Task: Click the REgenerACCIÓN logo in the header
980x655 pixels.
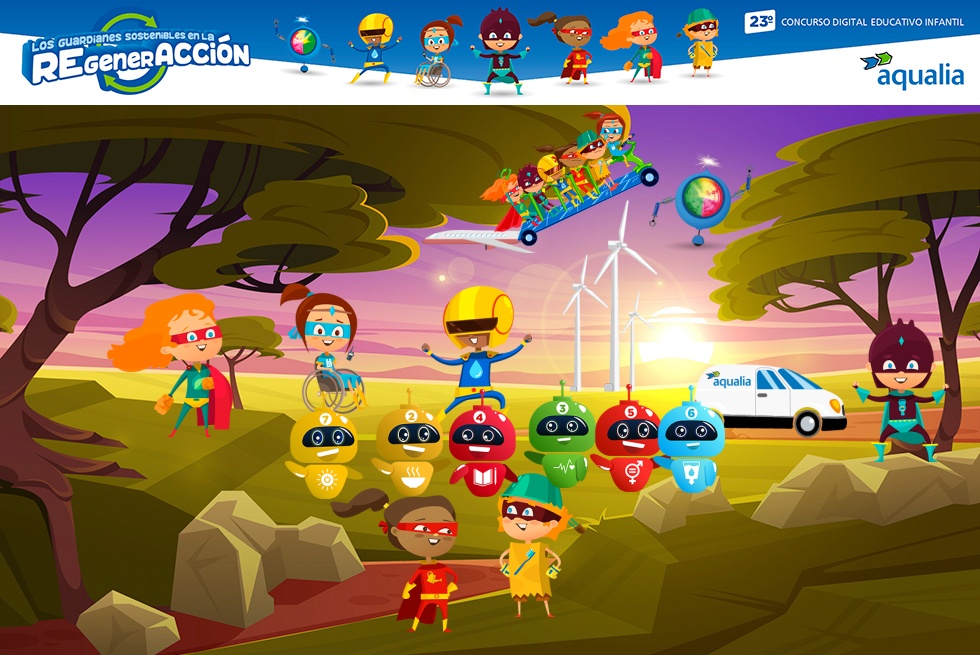Action: tap(135, 55)
